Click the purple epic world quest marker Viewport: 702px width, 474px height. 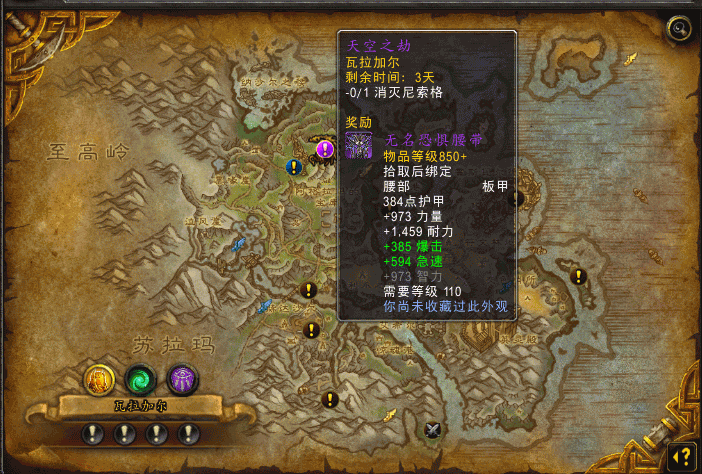[325, 149]
